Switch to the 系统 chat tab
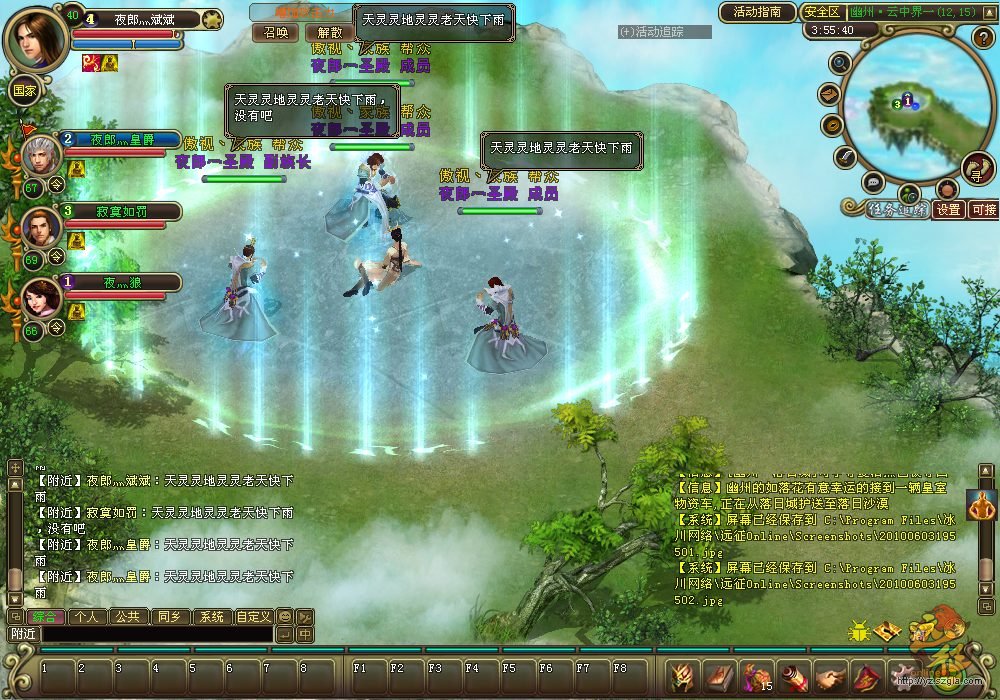 click(x=210, y=617)
